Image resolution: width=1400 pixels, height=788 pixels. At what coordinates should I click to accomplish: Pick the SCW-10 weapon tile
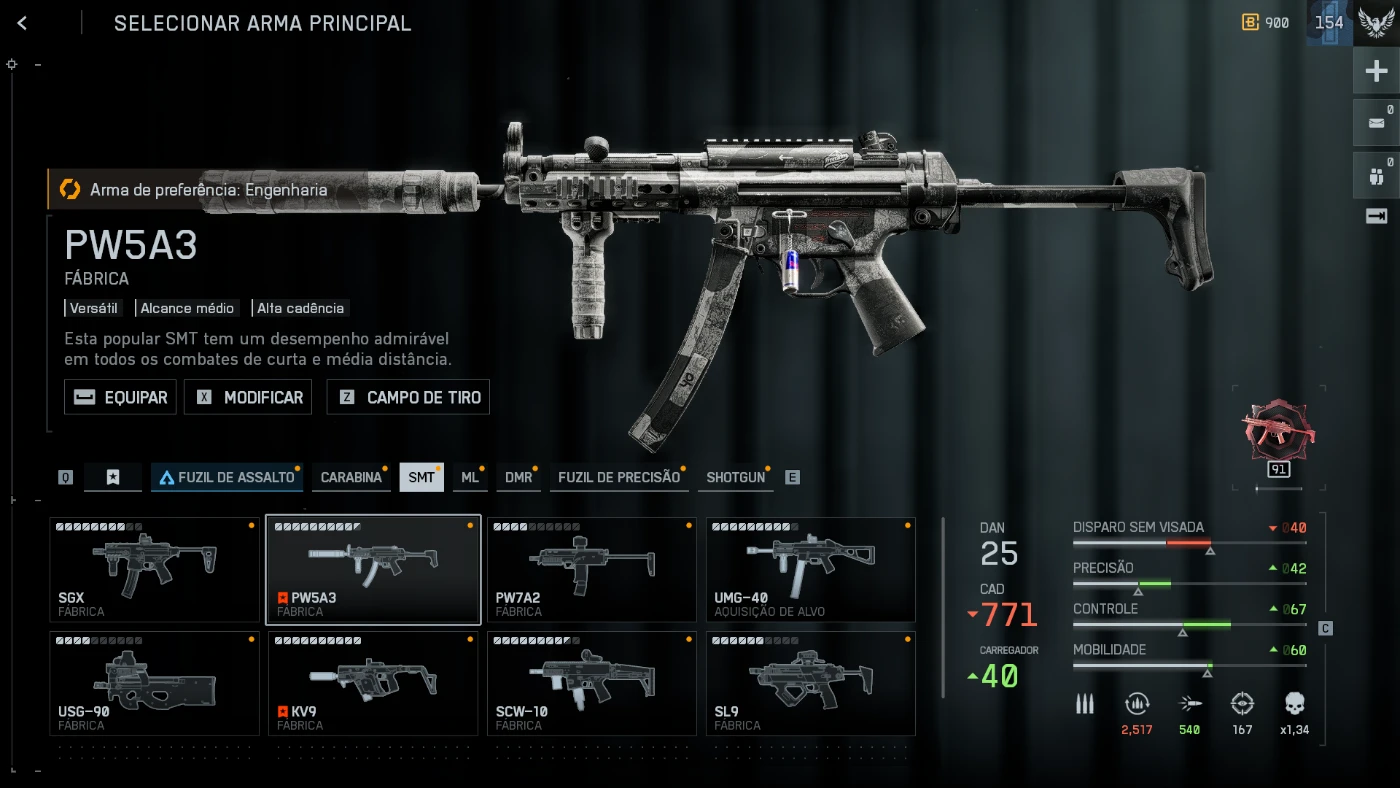pos(591,683)
